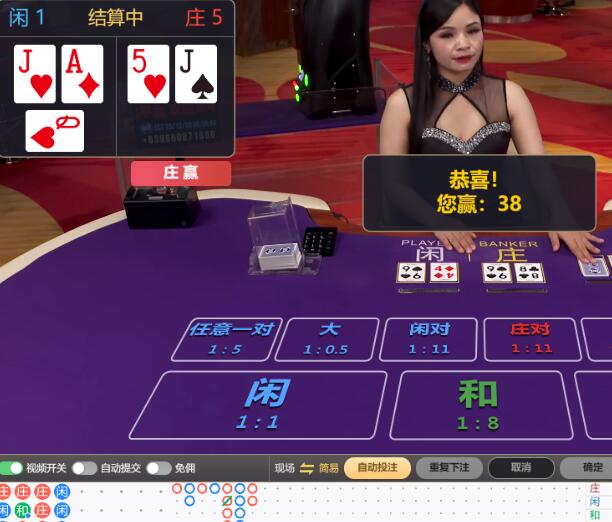Bet on 和 (Tie) 1:8
The image size is (612, 522).
tap(478, 404)
